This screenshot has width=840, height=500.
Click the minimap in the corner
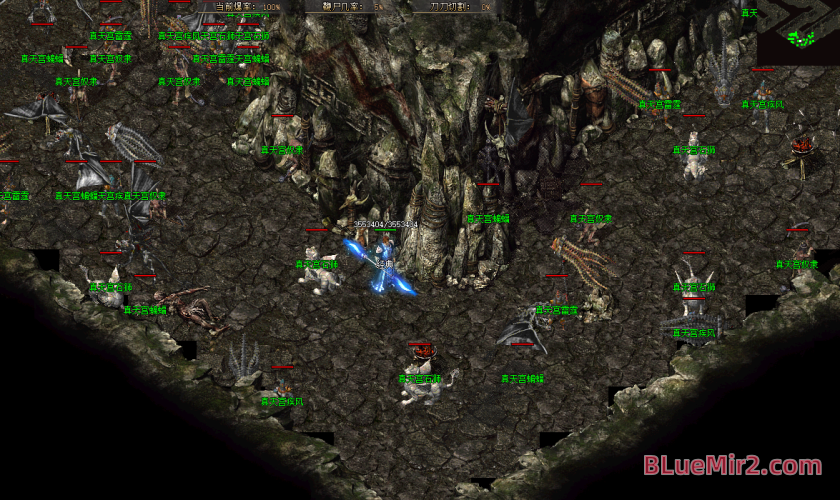[x=798, y=33]
